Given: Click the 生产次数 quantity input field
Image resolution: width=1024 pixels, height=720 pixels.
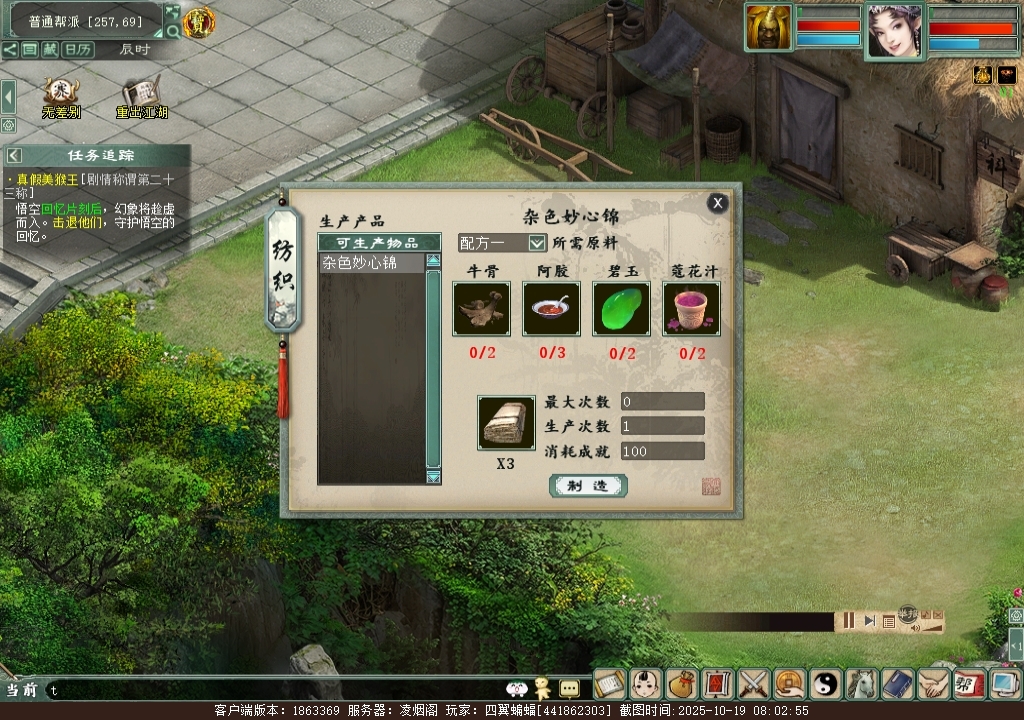Looking at the screenshot, I should click(662, 426).
